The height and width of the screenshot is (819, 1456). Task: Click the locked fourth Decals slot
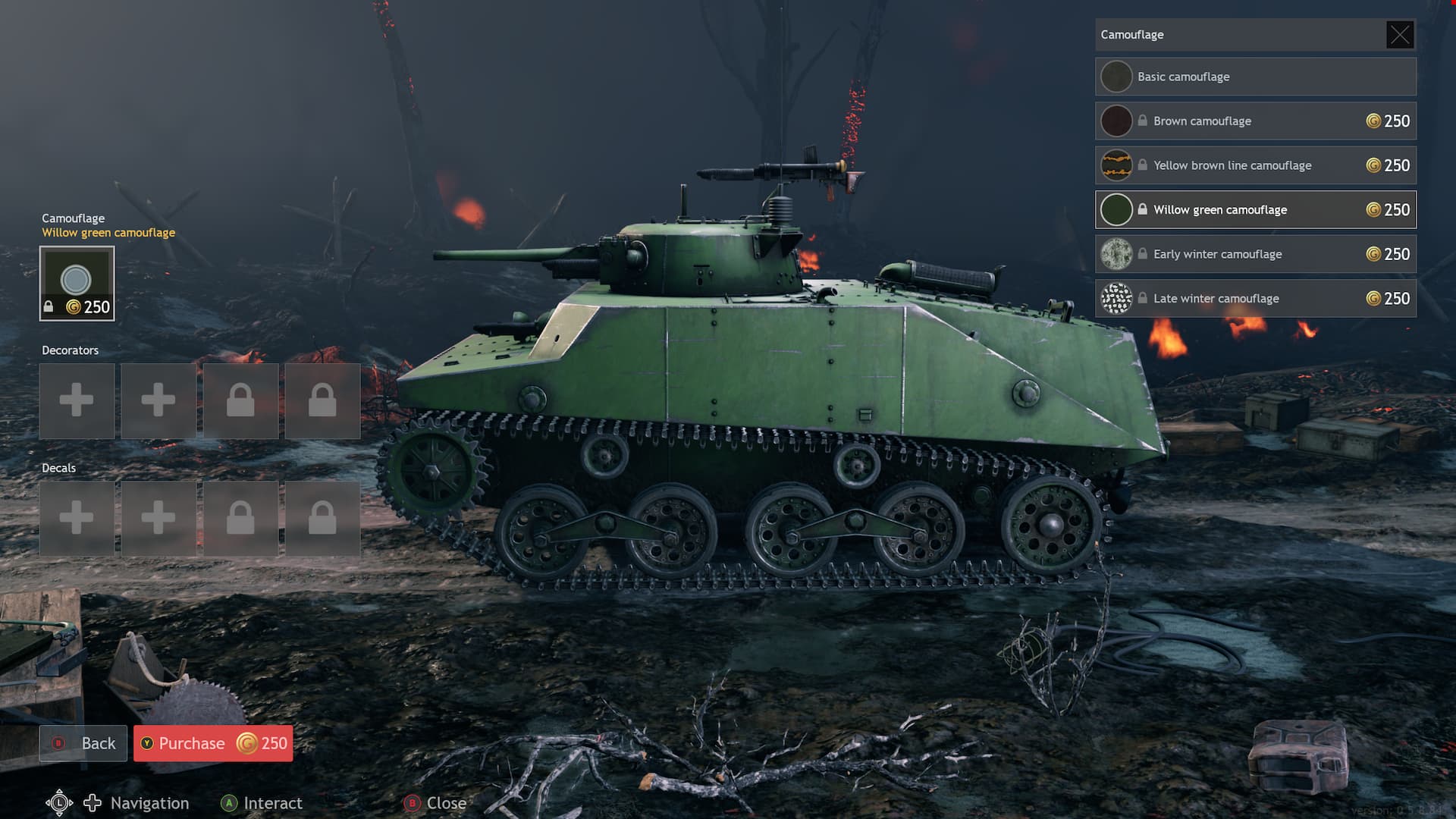coord(322,519)
